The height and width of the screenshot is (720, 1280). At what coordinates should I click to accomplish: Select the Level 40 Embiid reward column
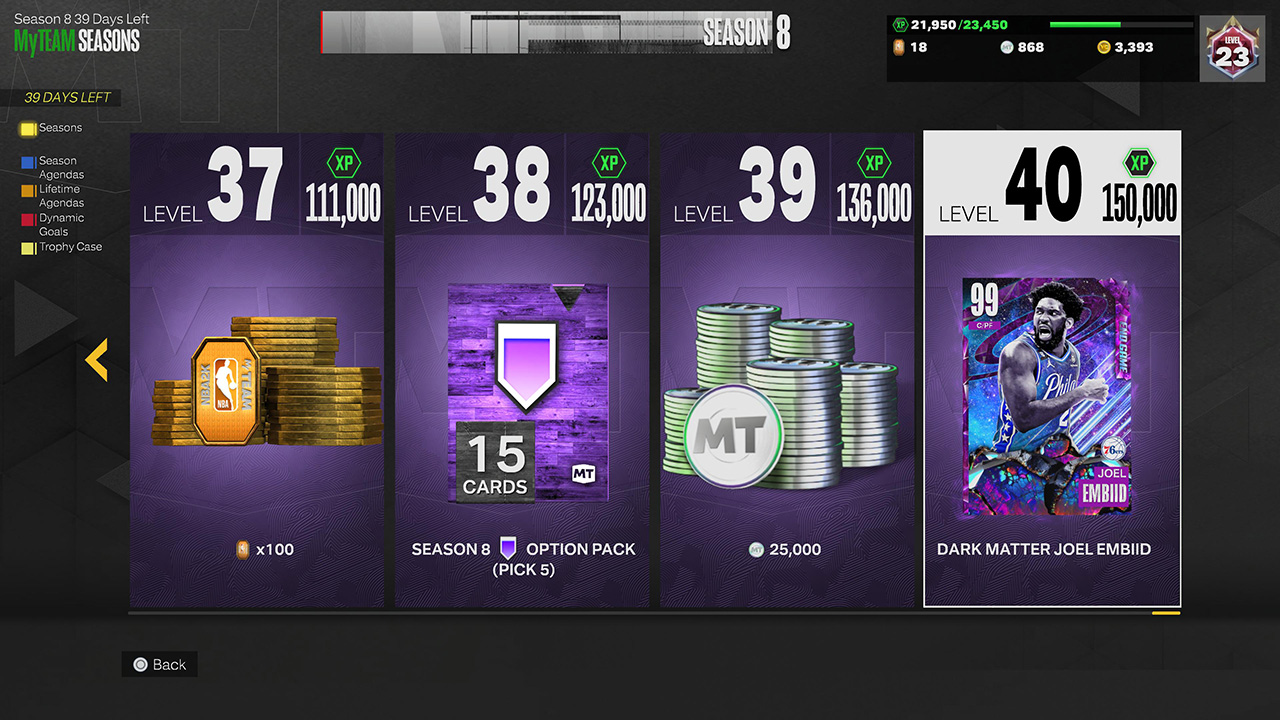[1051, 370]
